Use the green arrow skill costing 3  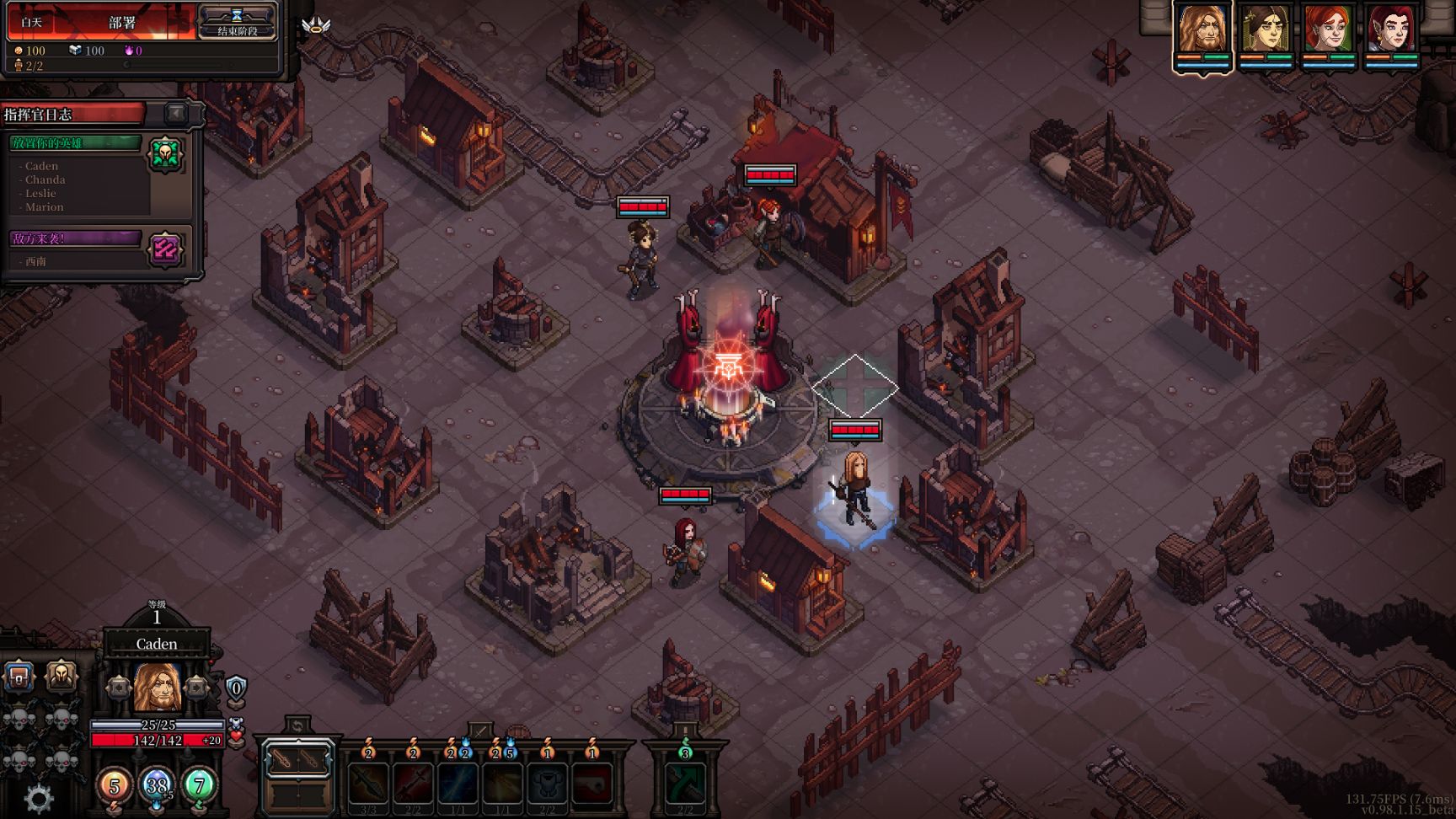[x=684, y=784]
